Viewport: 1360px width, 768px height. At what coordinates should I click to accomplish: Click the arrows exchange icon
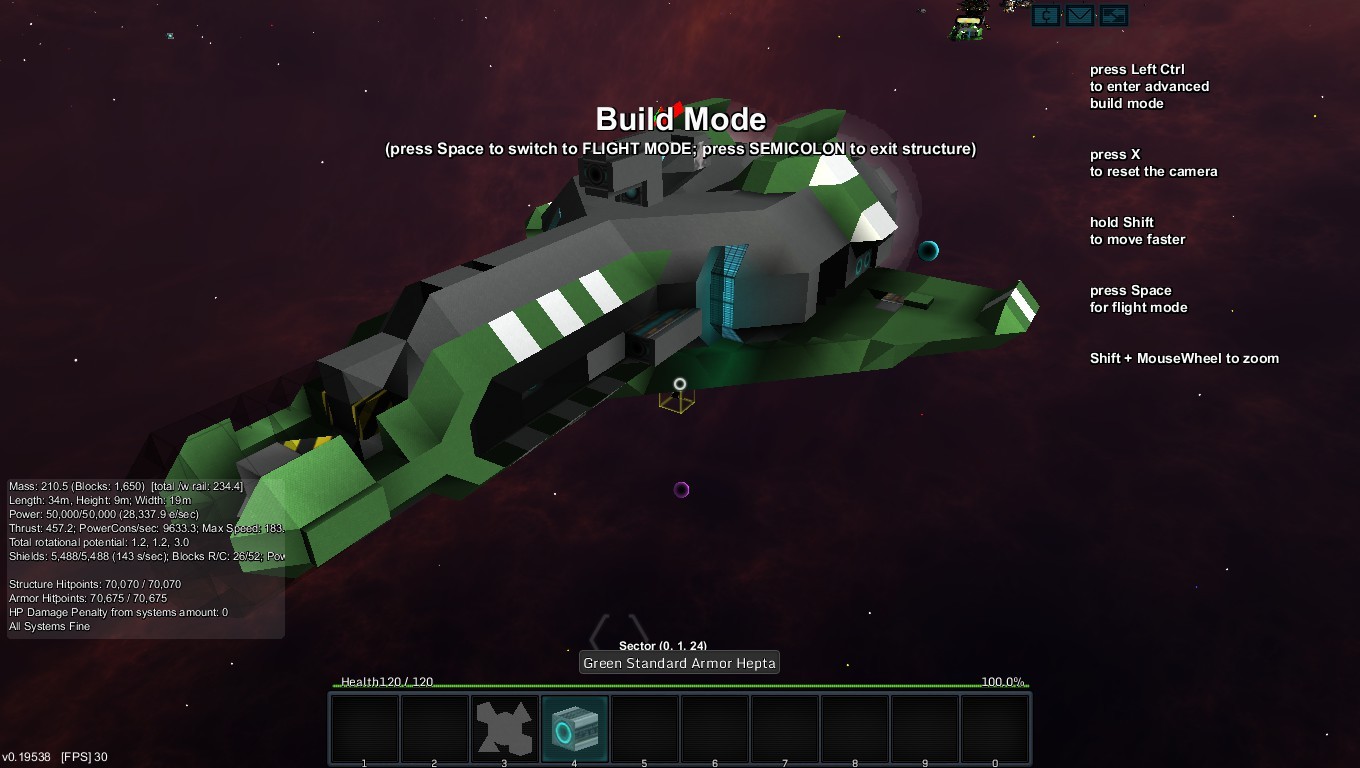[x=1113, y=15]
